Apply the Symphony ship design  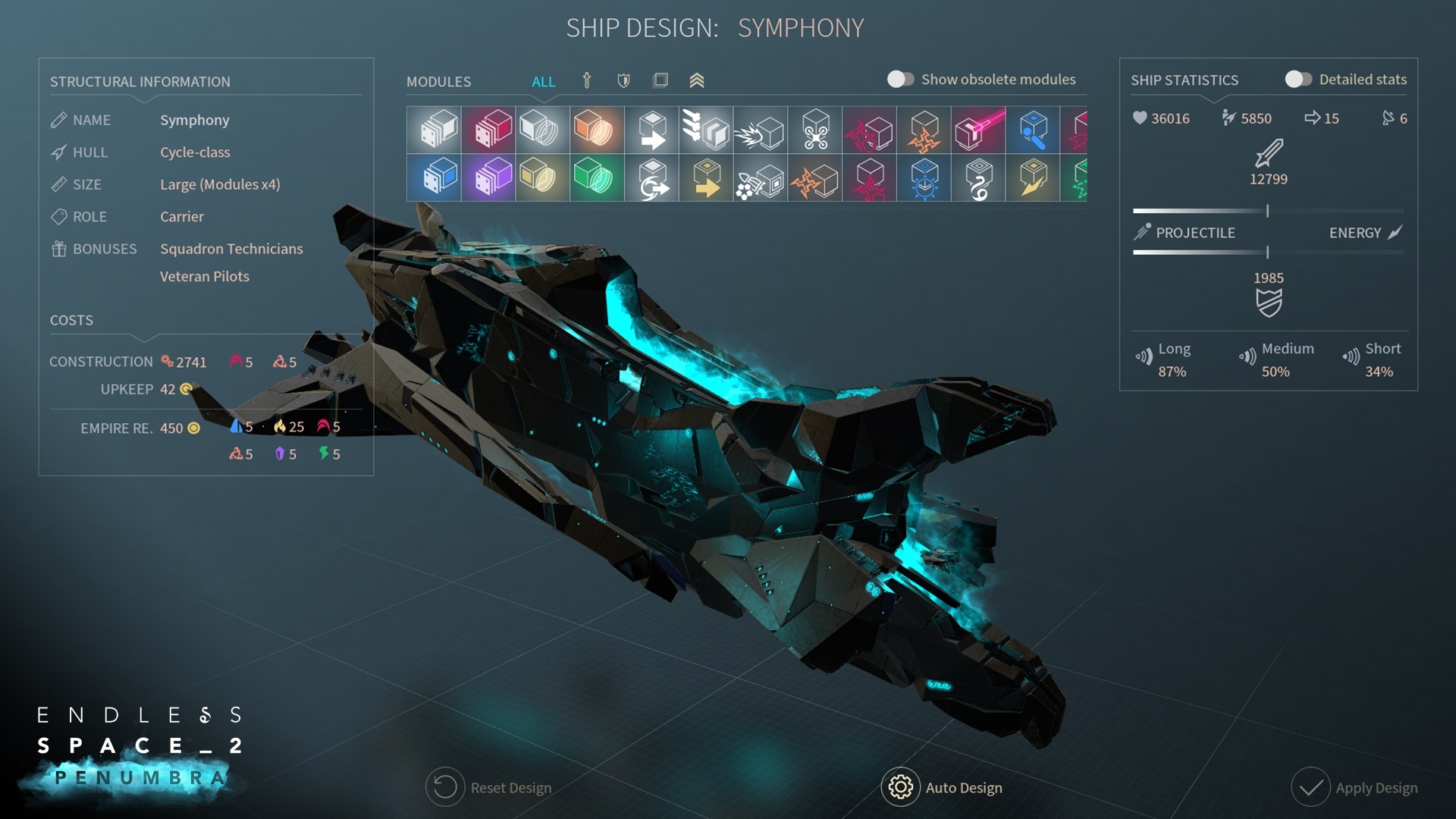[1354, 788]
